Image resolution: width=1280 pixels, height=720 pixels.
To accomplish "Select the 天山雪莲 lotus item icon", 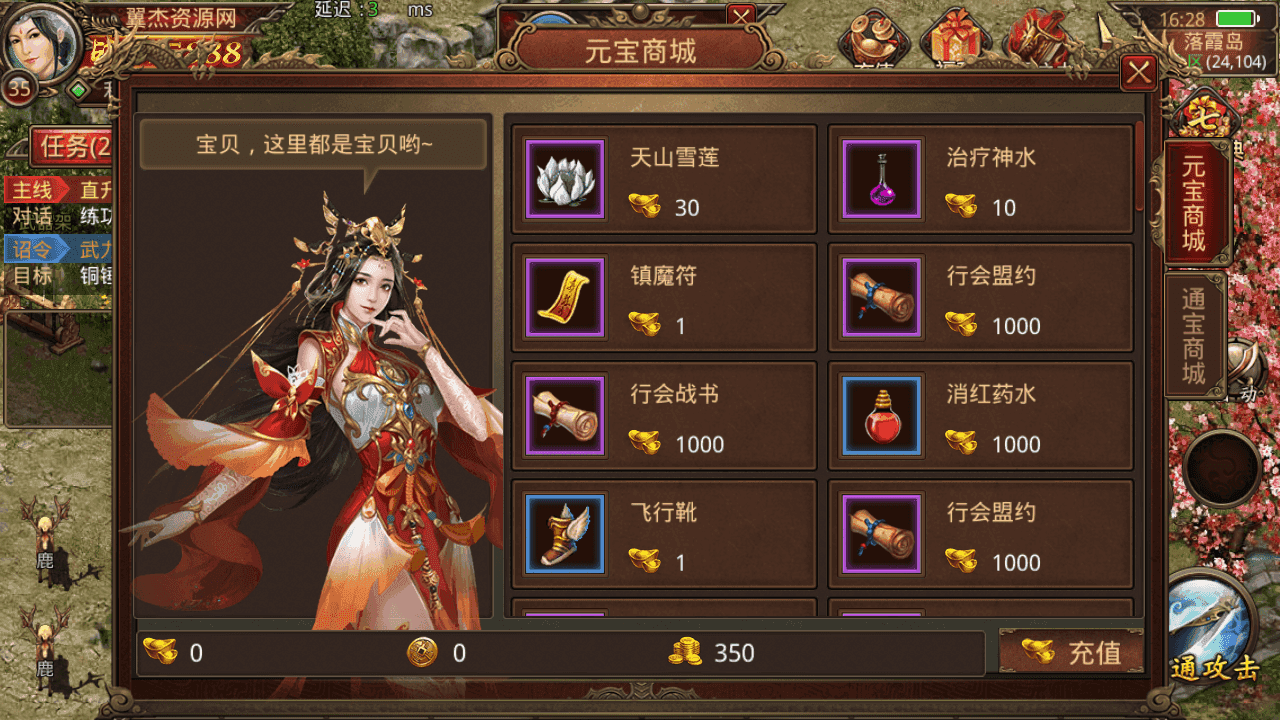I will (564, 179).
